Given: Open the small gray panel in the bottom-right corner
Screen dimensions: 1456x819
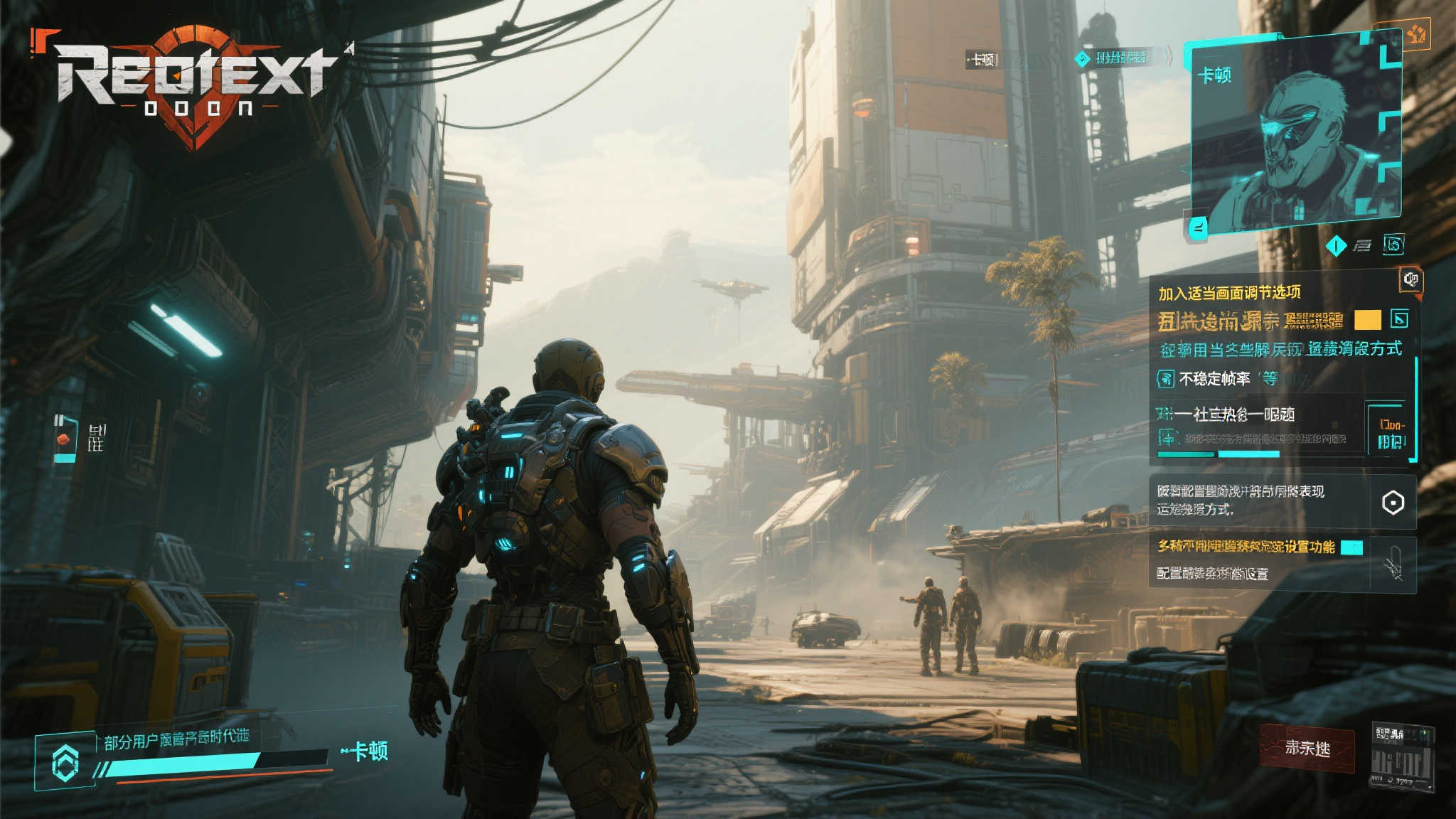Looking at the screenshot, I should point(1402,757).
